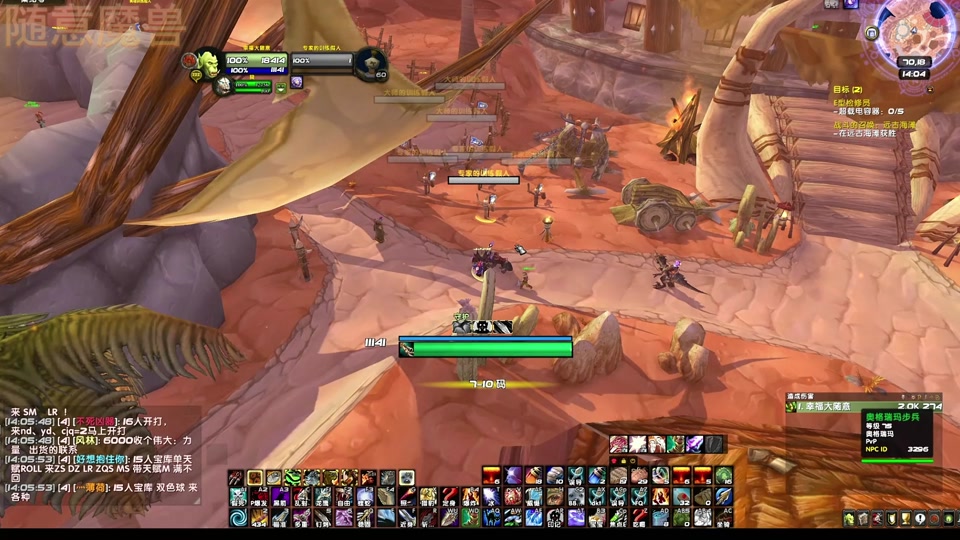Click the gold trophy micro button
The height and width of the screenshot is (540, 960).
(904, 518)
